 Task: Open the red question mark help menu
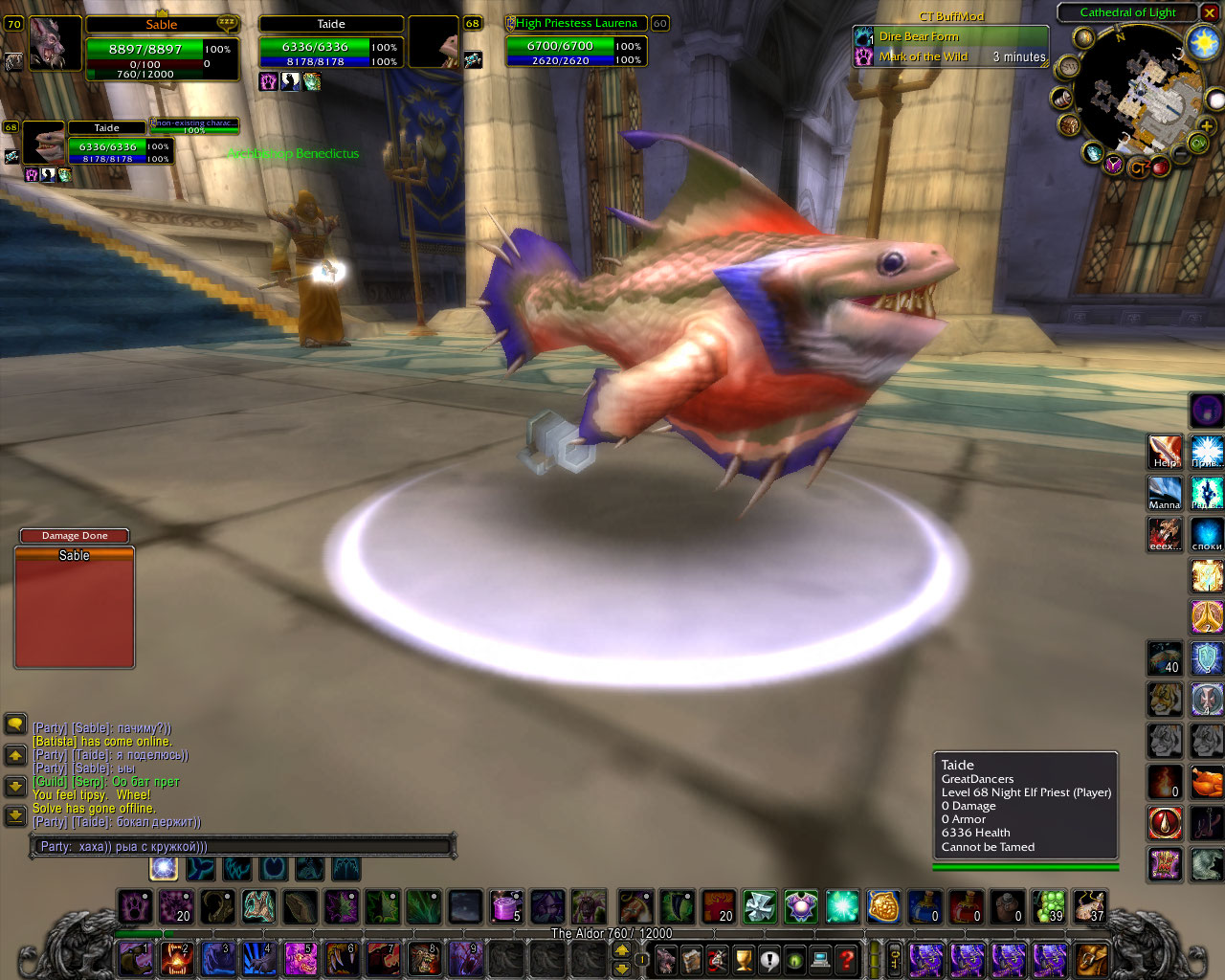click(846, 958)
